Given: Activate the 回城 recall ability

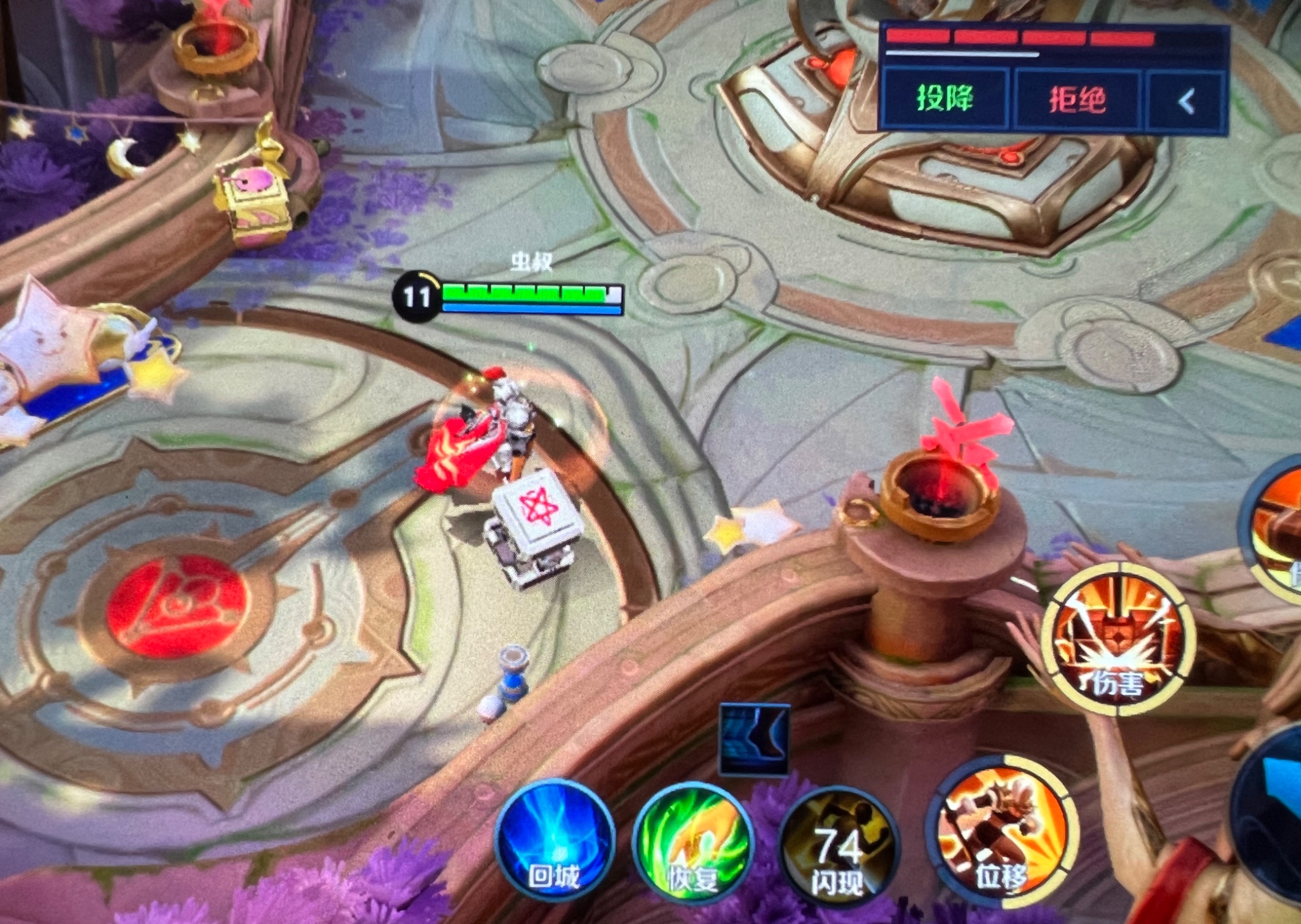Looking at the screenshot, I should pyautogui.click(x=555, y=841).
